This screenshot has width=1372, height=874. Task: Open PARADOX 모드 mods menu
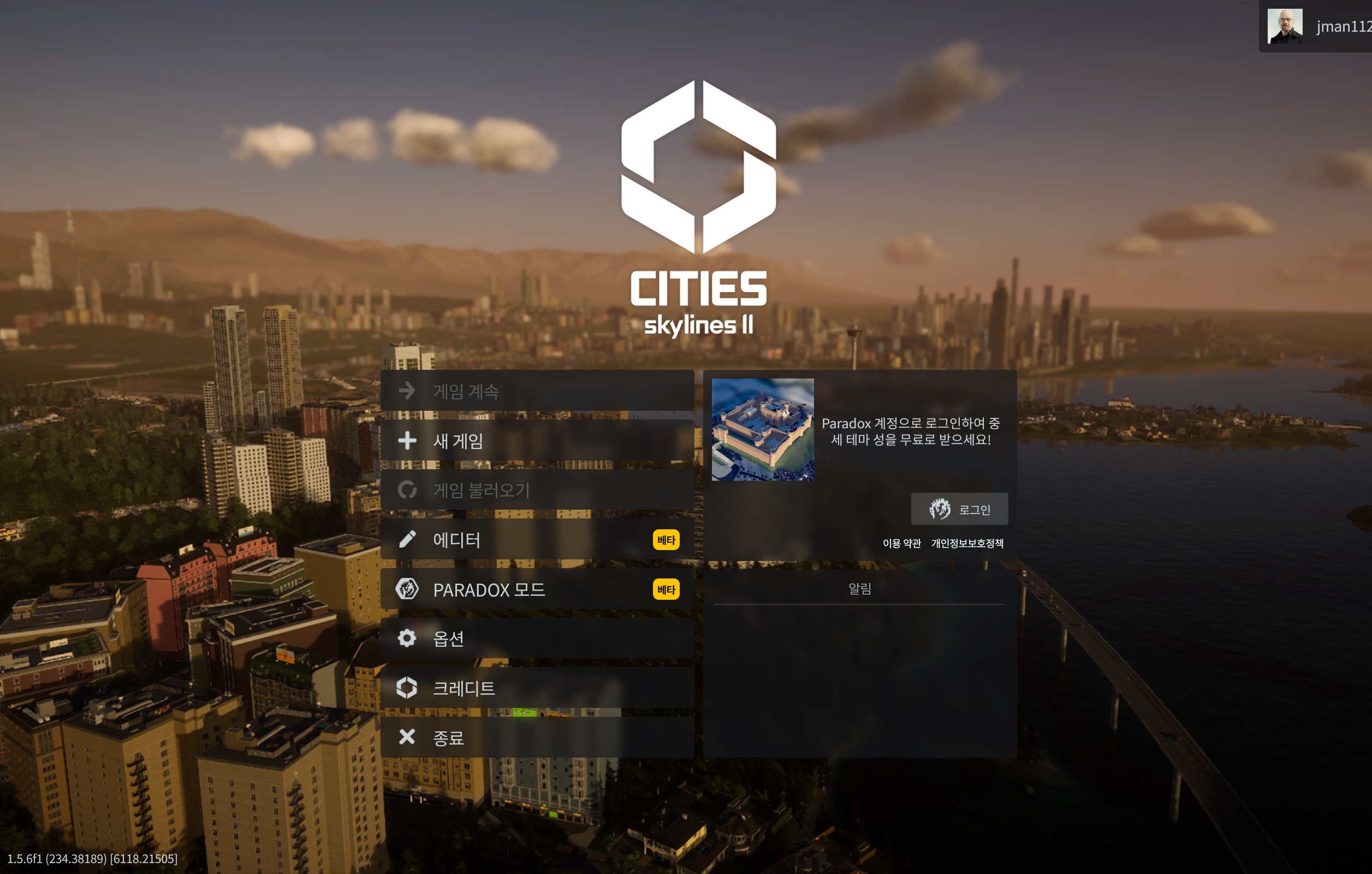537,589
